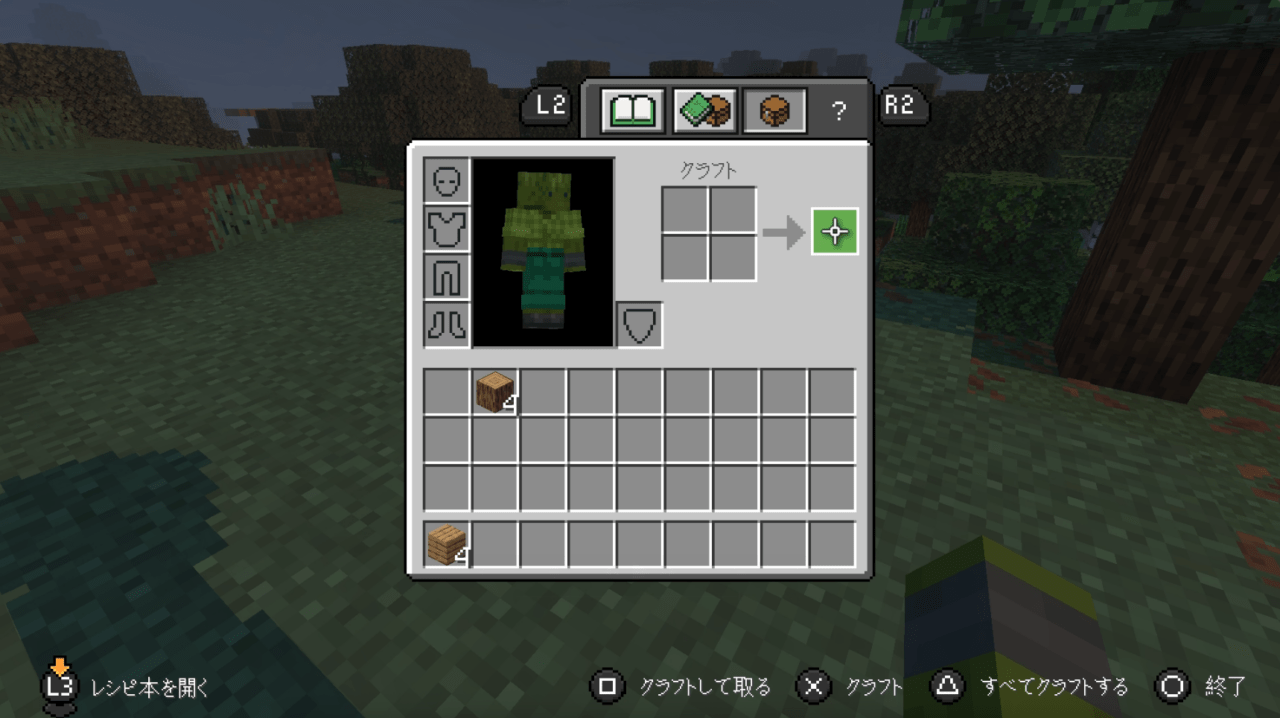The width and height of the screenshot is (1280, 718).
Task: Click the boots armor slot
Action: [x=446, y=325]
